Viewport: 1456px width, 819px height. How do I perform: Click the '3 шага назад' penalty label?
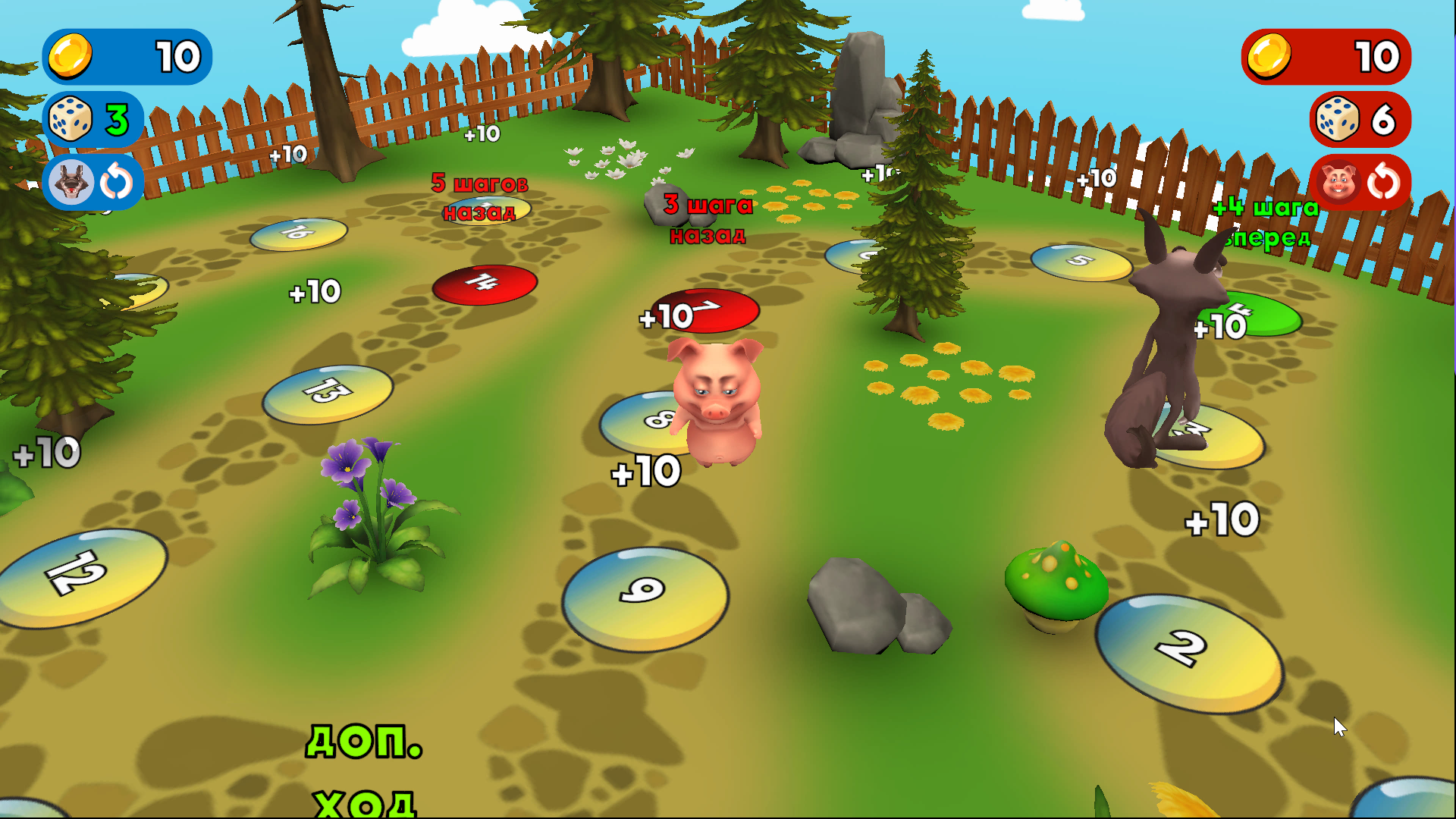tap(707, 218)
